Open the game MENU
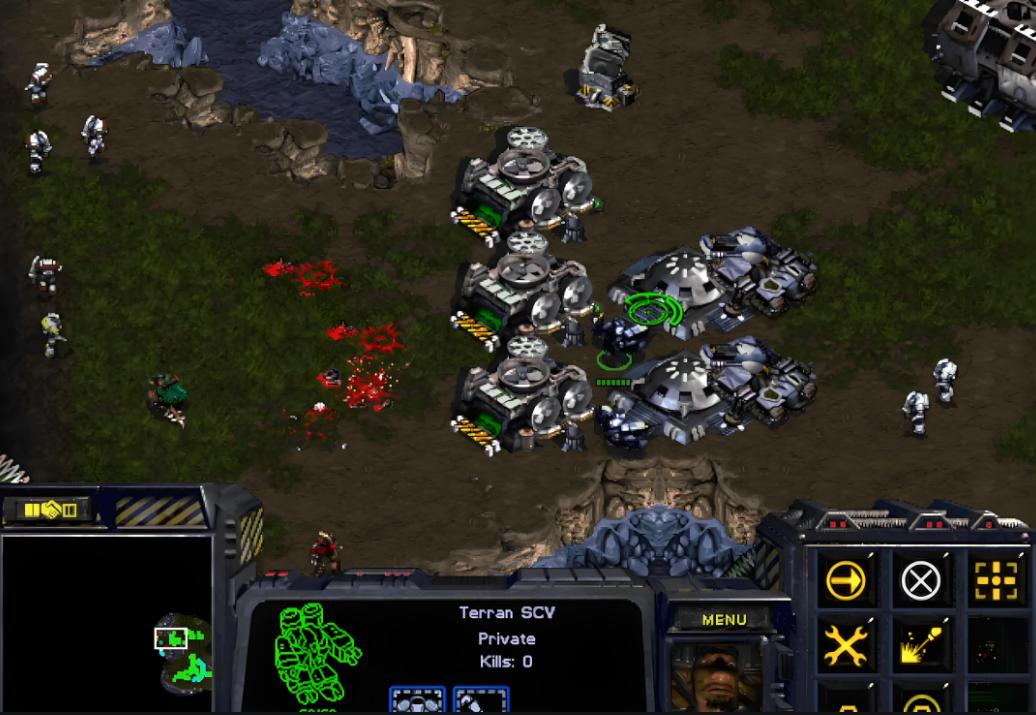The width and height of the screenshot is (1036, 715). click(x=724, y=619)
